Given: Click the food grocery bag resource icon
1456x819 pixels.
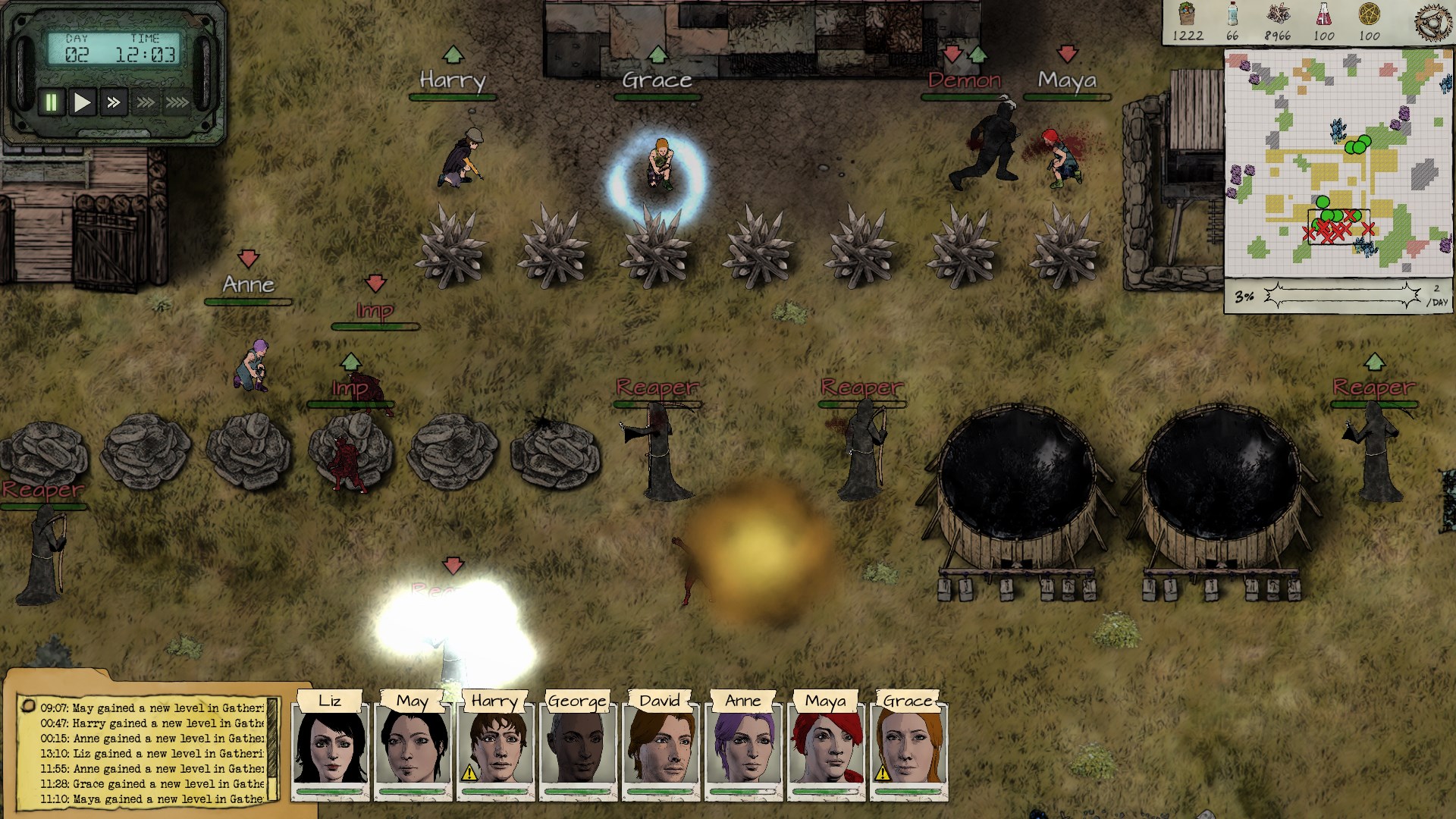Looking at the screenshot, I should coord(1187,15).
